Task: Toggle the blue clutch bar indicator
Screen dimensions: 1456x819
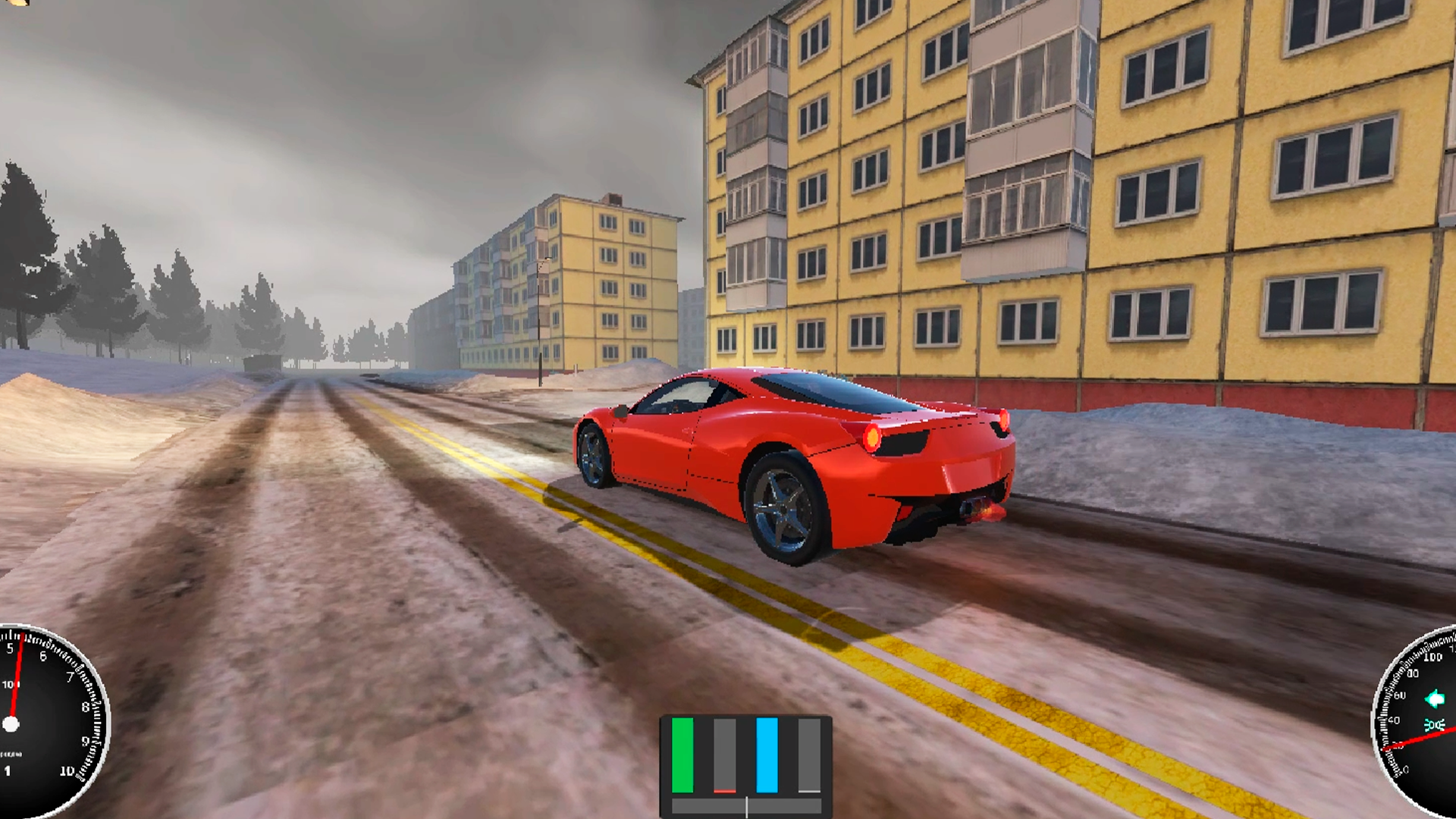Action: (x=767, y=755)
